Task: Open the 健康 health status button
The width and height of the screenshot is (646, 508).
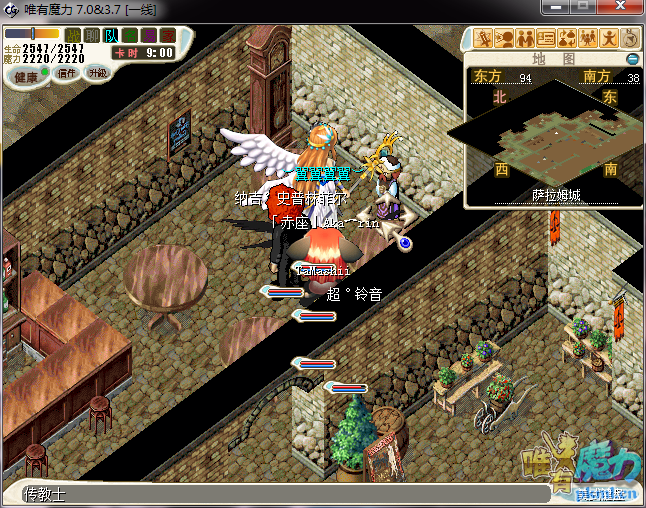Action: pyautogui.click(x=25, y=77)
